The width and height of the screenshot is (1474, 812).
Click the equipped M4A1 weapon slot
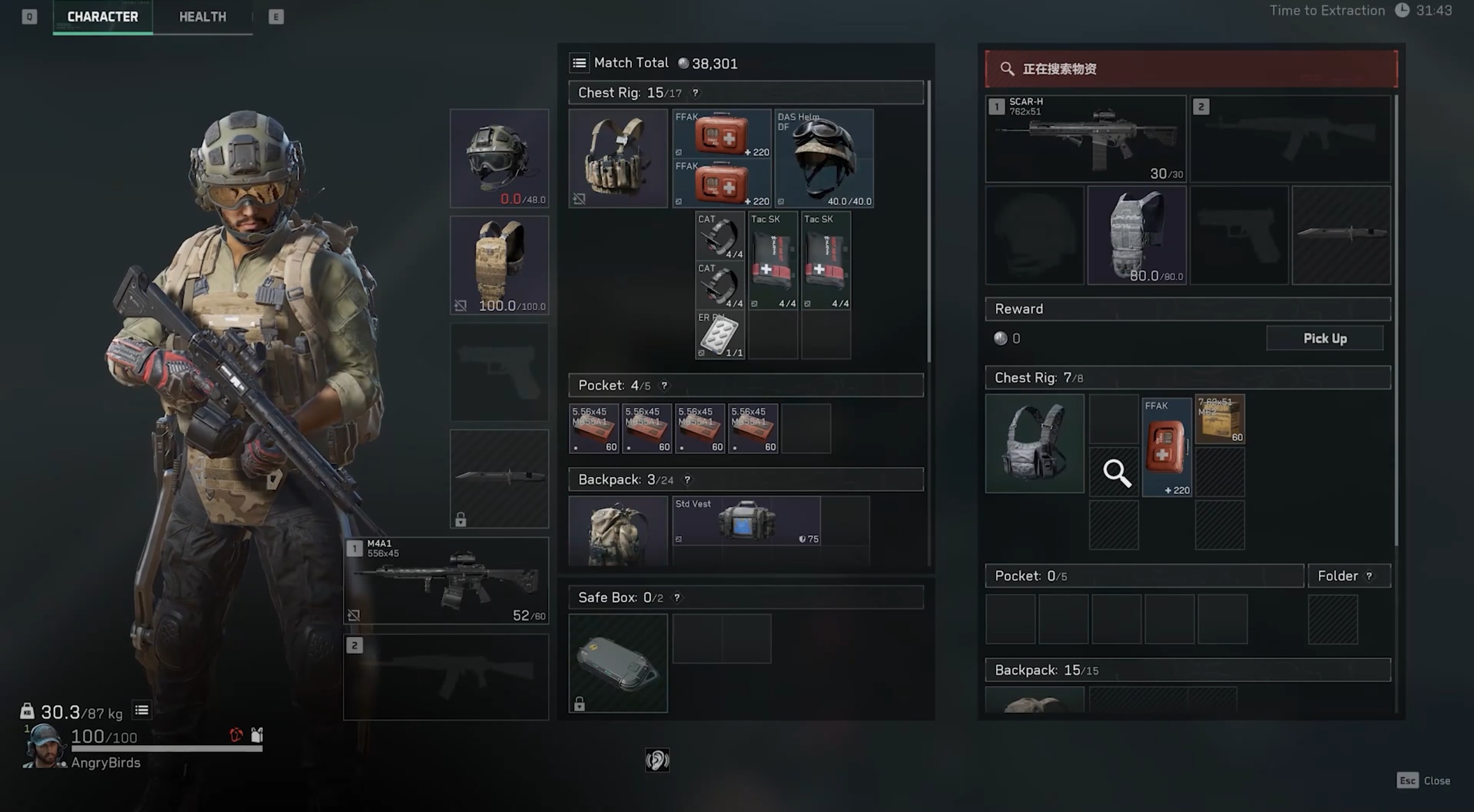446,580
